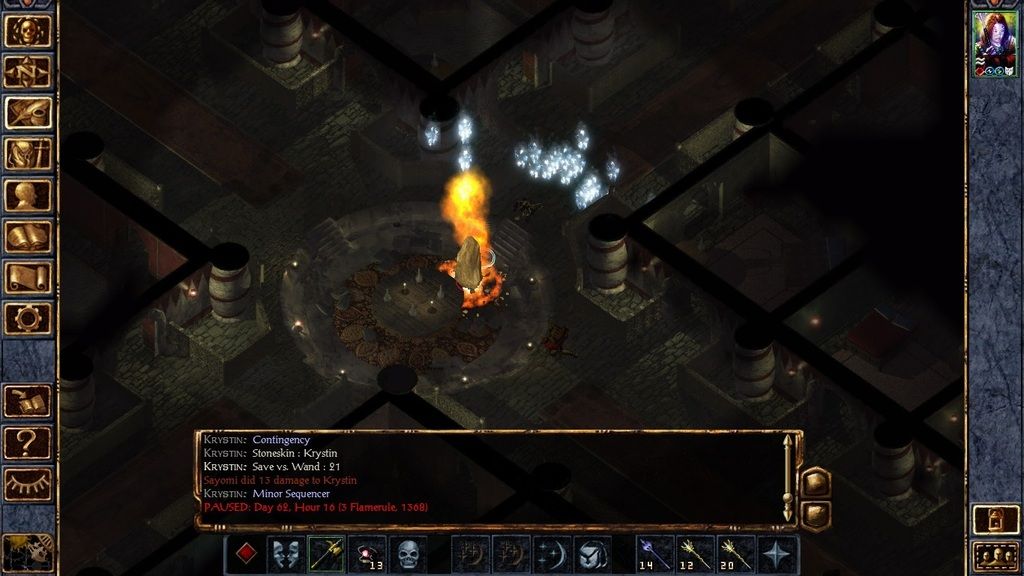Use the quick item wand with 20 charges
The width and height of the screenshot is (1024, 576).
coord(736,554)
